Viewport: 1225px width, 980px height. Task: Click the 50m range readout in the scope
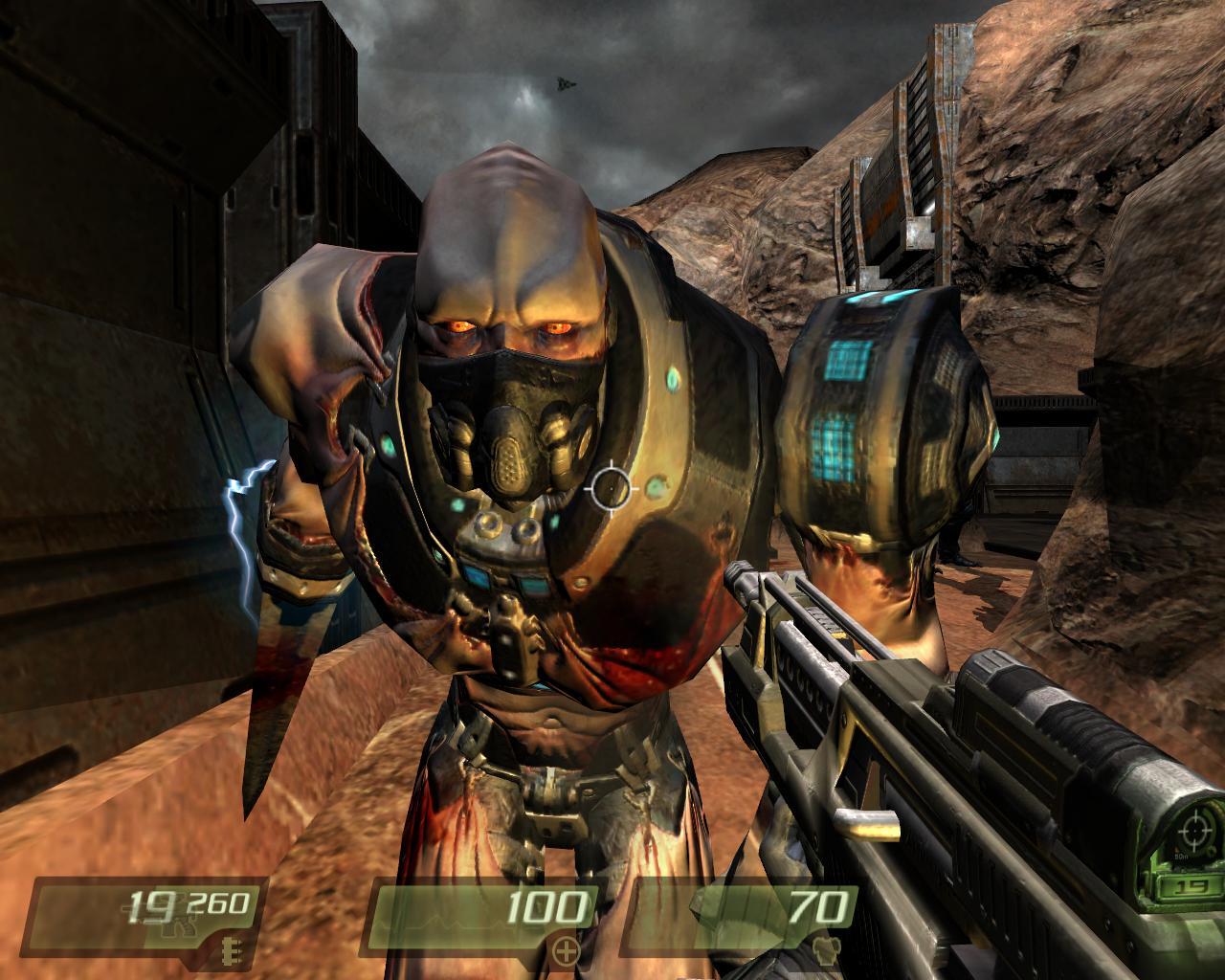pos(1181,857)
